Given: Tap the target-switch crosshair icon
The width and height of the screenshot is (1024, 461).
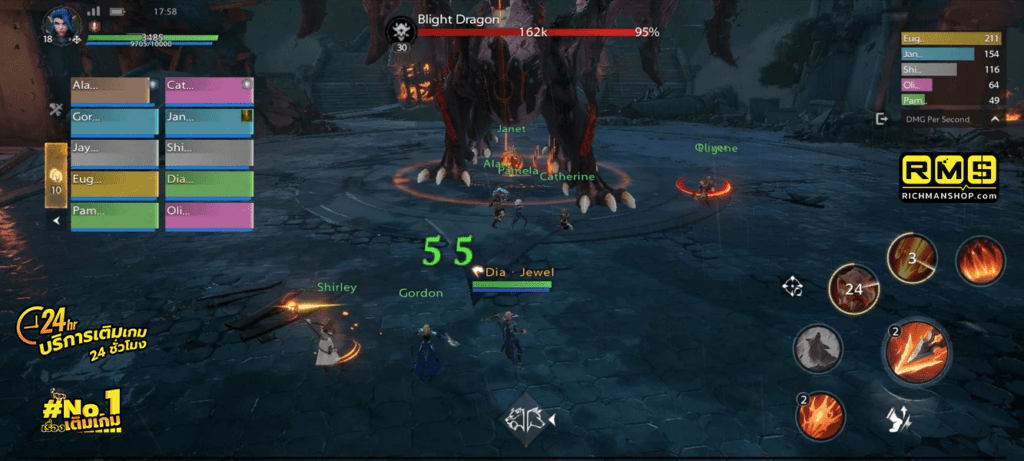Looking at the screenshot, I should click(793, 288).
